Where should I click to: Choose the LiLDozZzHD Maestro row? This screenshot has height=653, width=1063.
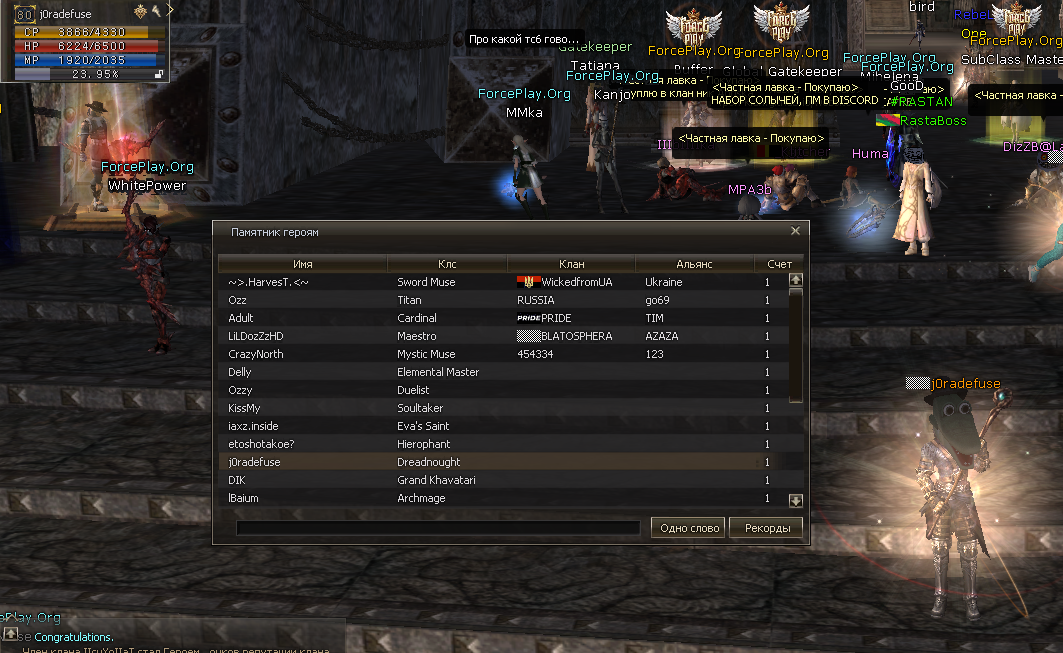[500, 336]
